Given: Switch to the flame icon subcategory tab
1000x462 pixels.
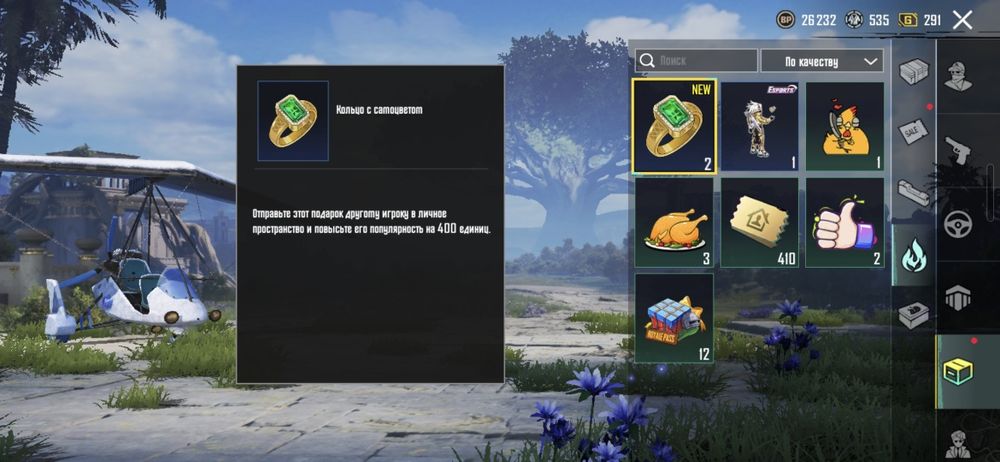Looking at the screenshot, I should pos(913,254).
